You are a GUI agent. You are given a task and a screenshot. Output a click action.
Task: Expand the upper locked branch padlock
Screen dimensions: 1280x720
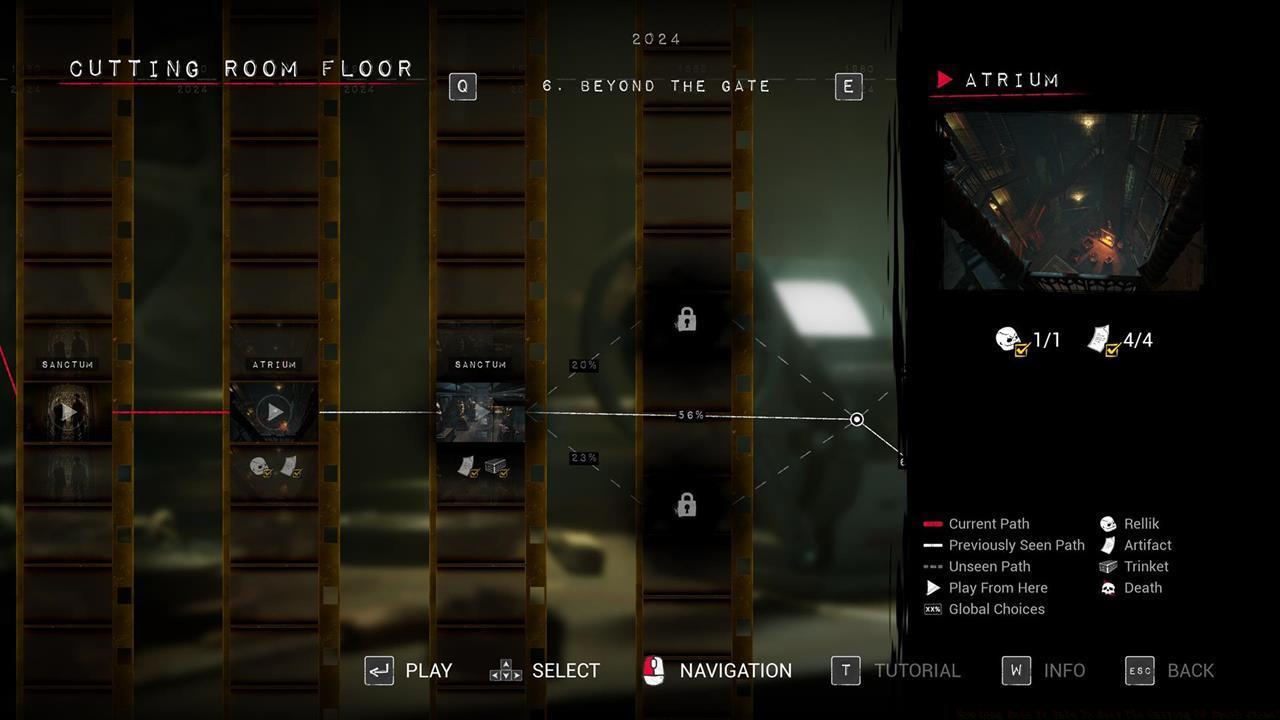685,319
